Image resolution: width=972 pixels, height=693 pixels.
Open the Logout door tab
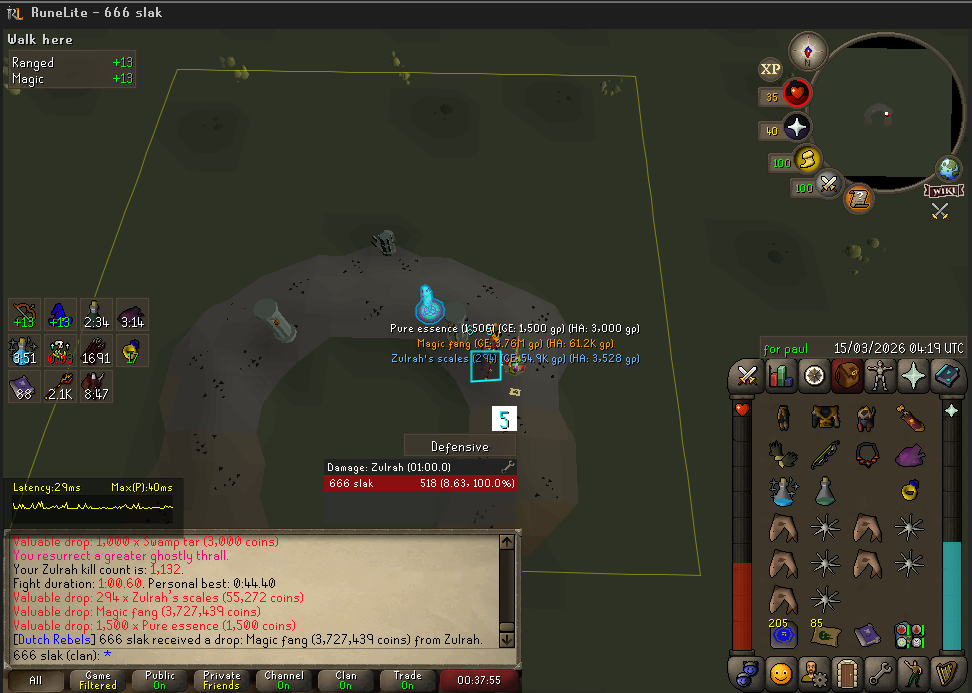pos(847,671)
